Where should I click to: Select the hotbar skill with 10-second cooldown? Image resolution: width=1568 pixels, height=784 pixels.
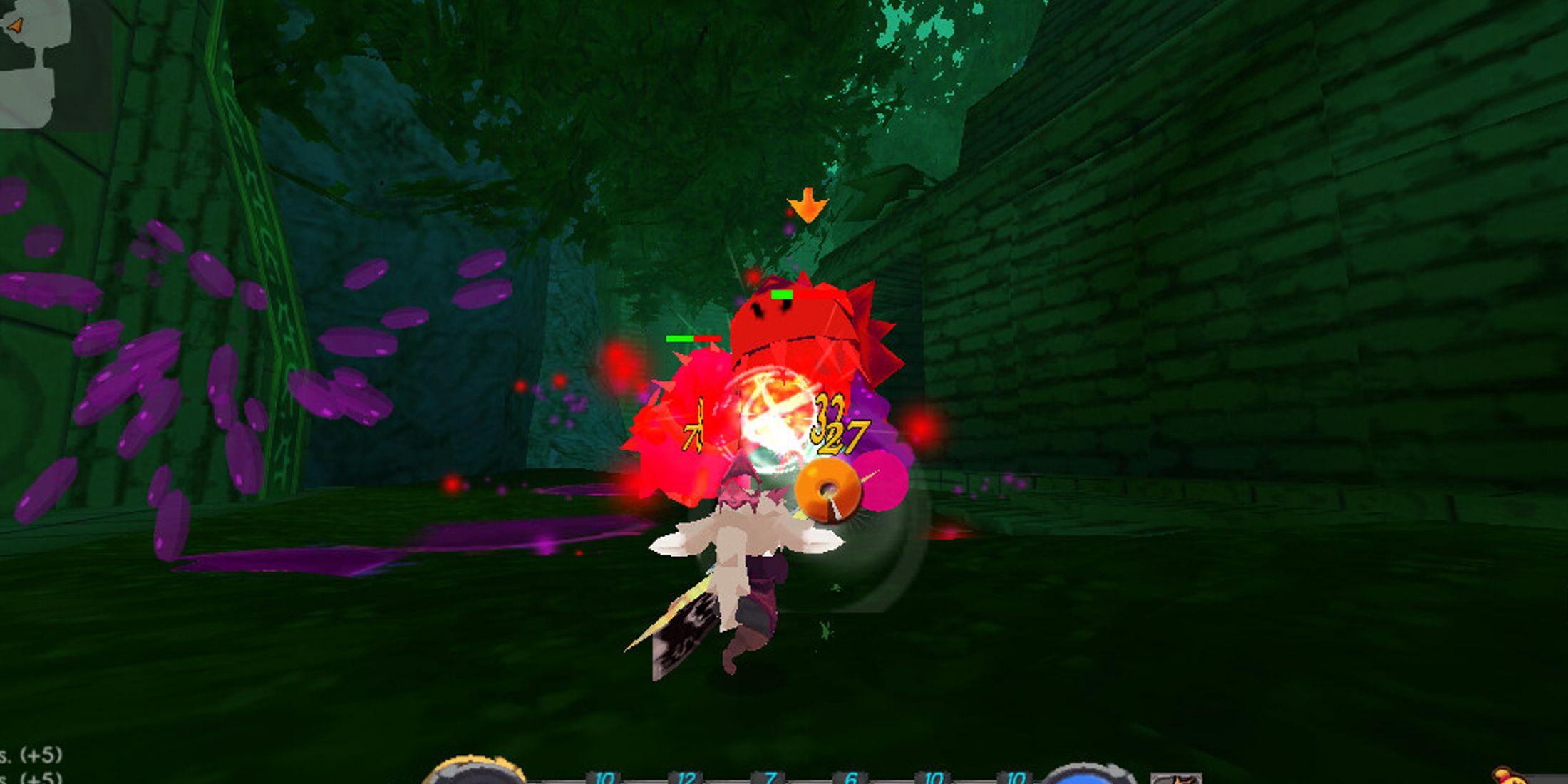tap(604, 778)
